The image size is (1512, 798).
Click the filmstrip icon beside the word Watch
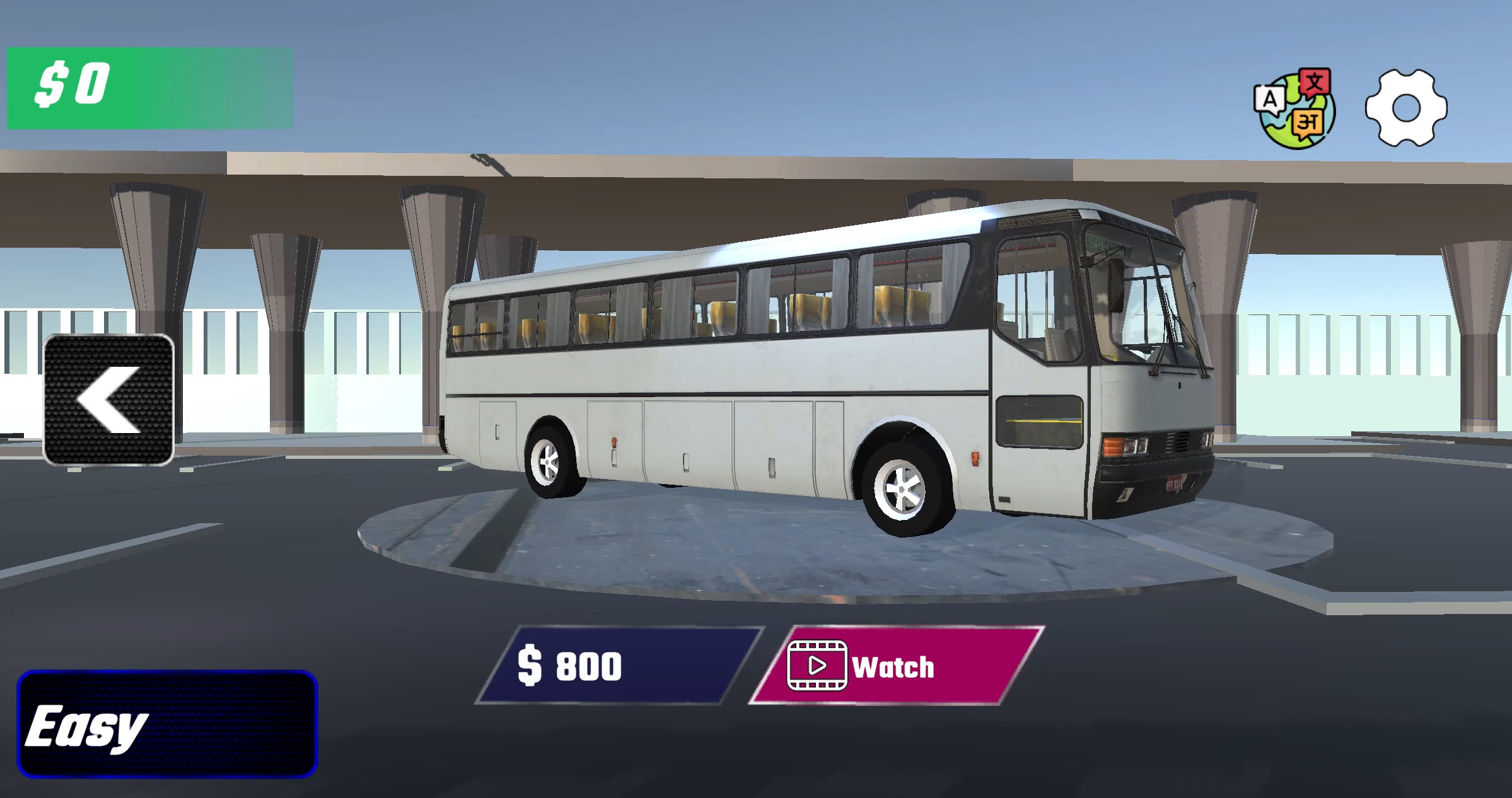[x=819, y=666]
